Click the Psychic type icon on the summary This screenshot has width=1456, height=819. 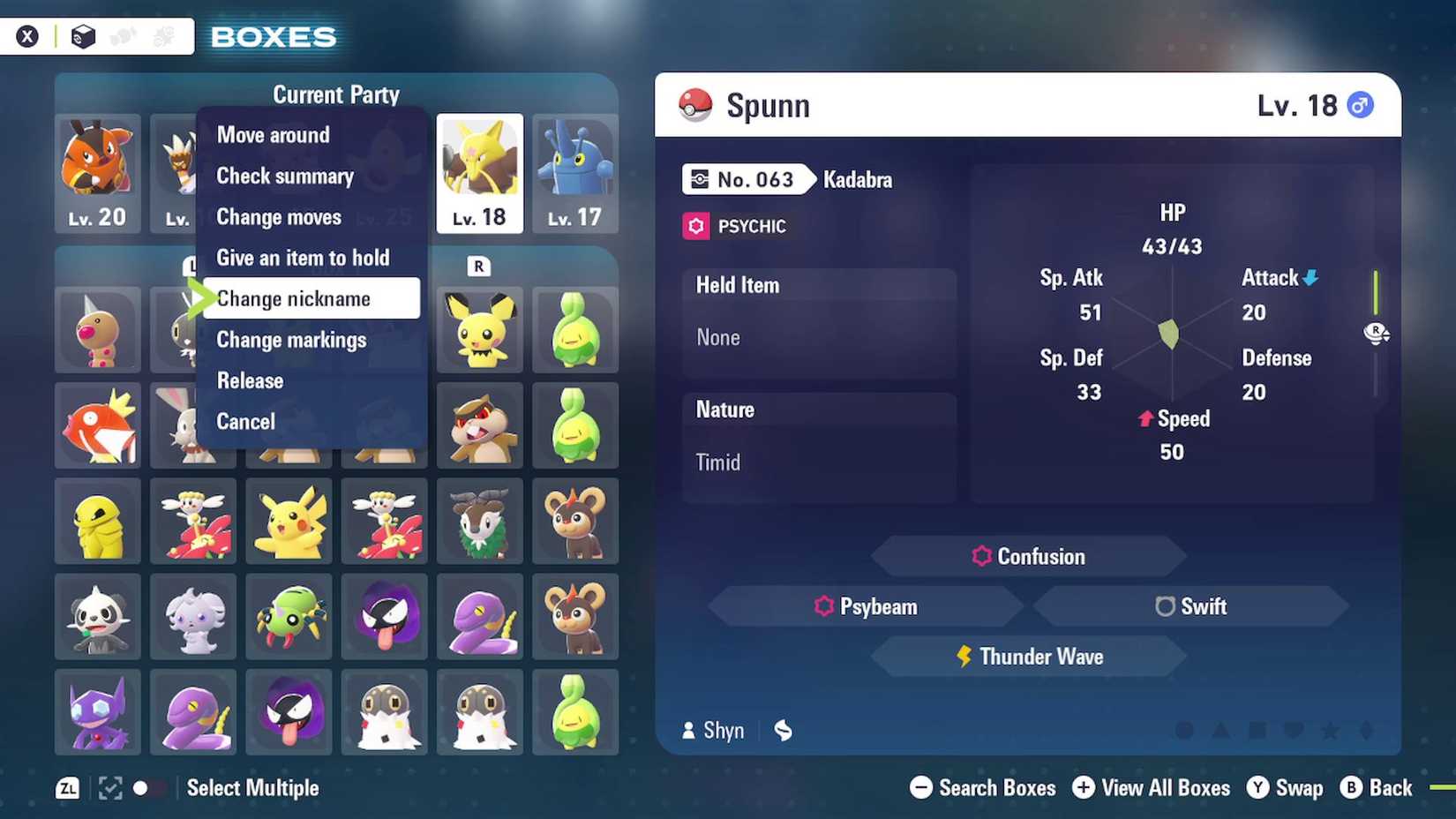coord(696,226)
